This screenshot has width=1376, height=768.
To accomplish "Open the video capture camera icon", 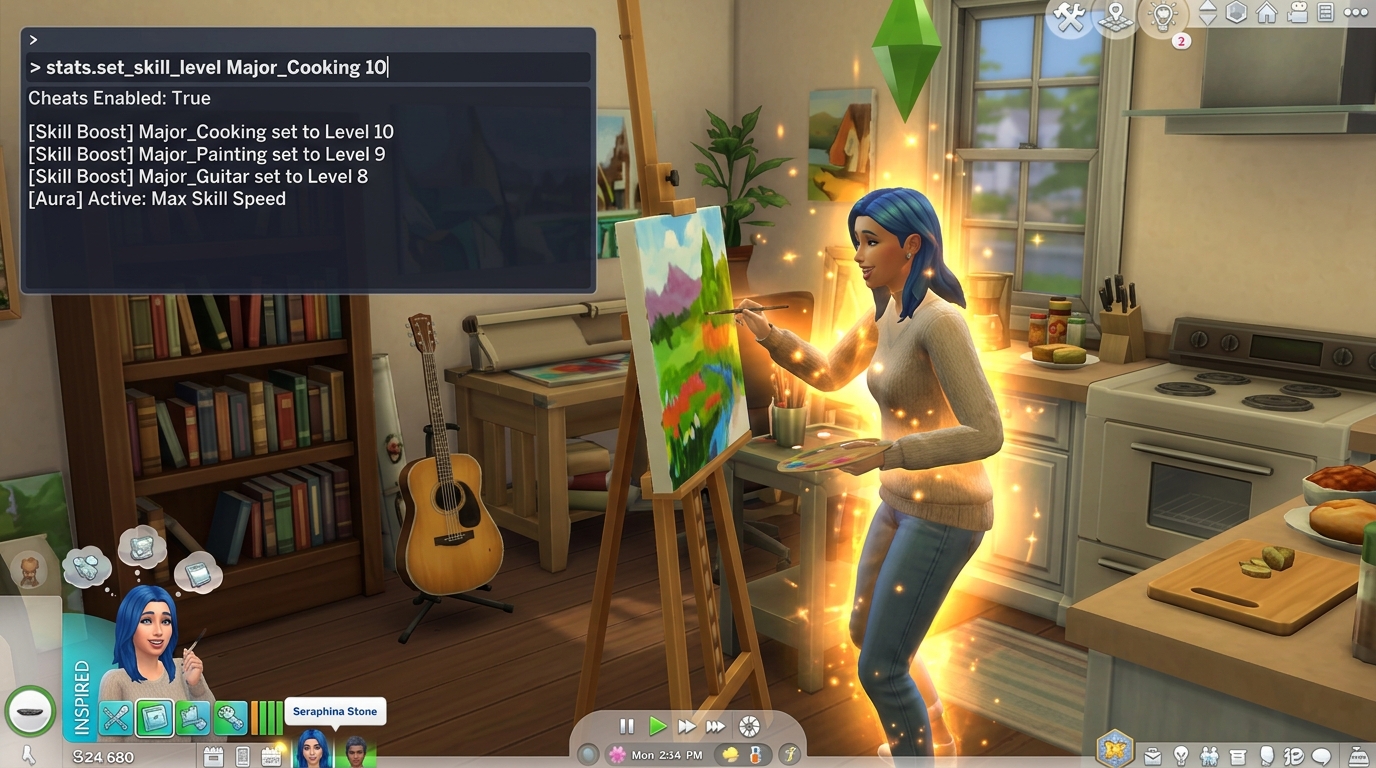I will [x=1297, y=14].
